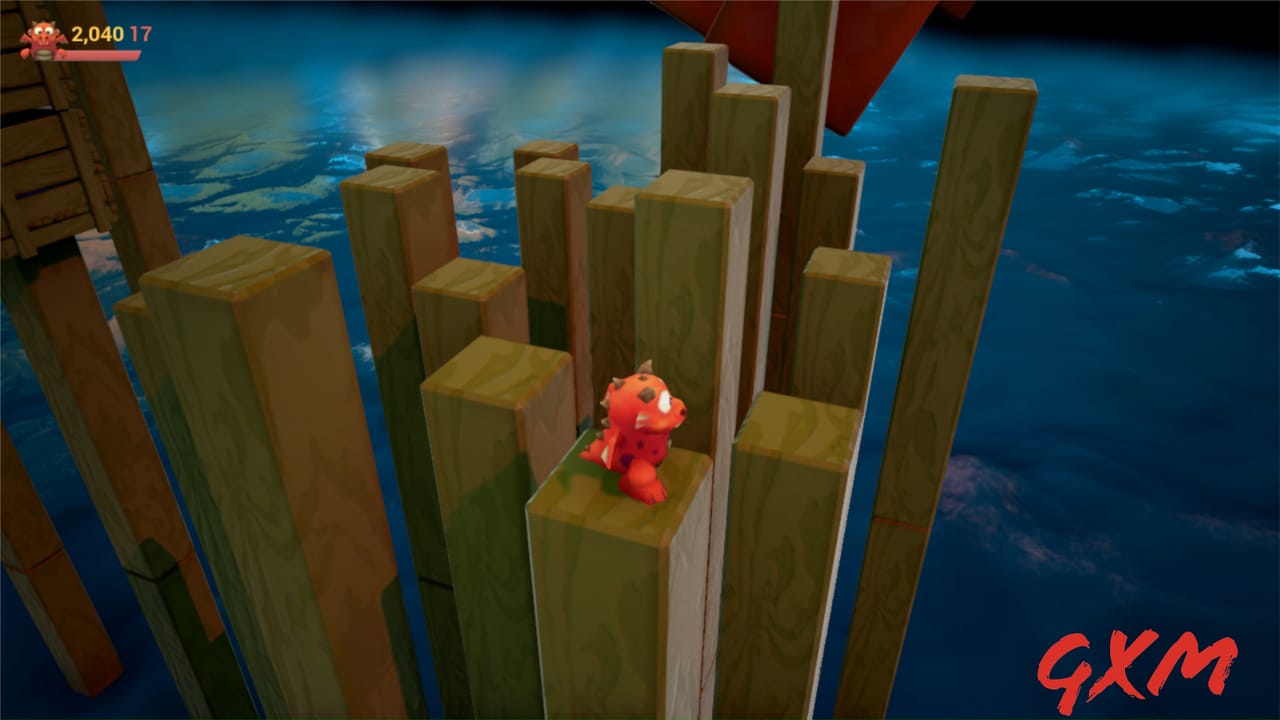This screenshot has height=720, width=1280.
Task: Click the health bar below the score
Action: [100, 53]
